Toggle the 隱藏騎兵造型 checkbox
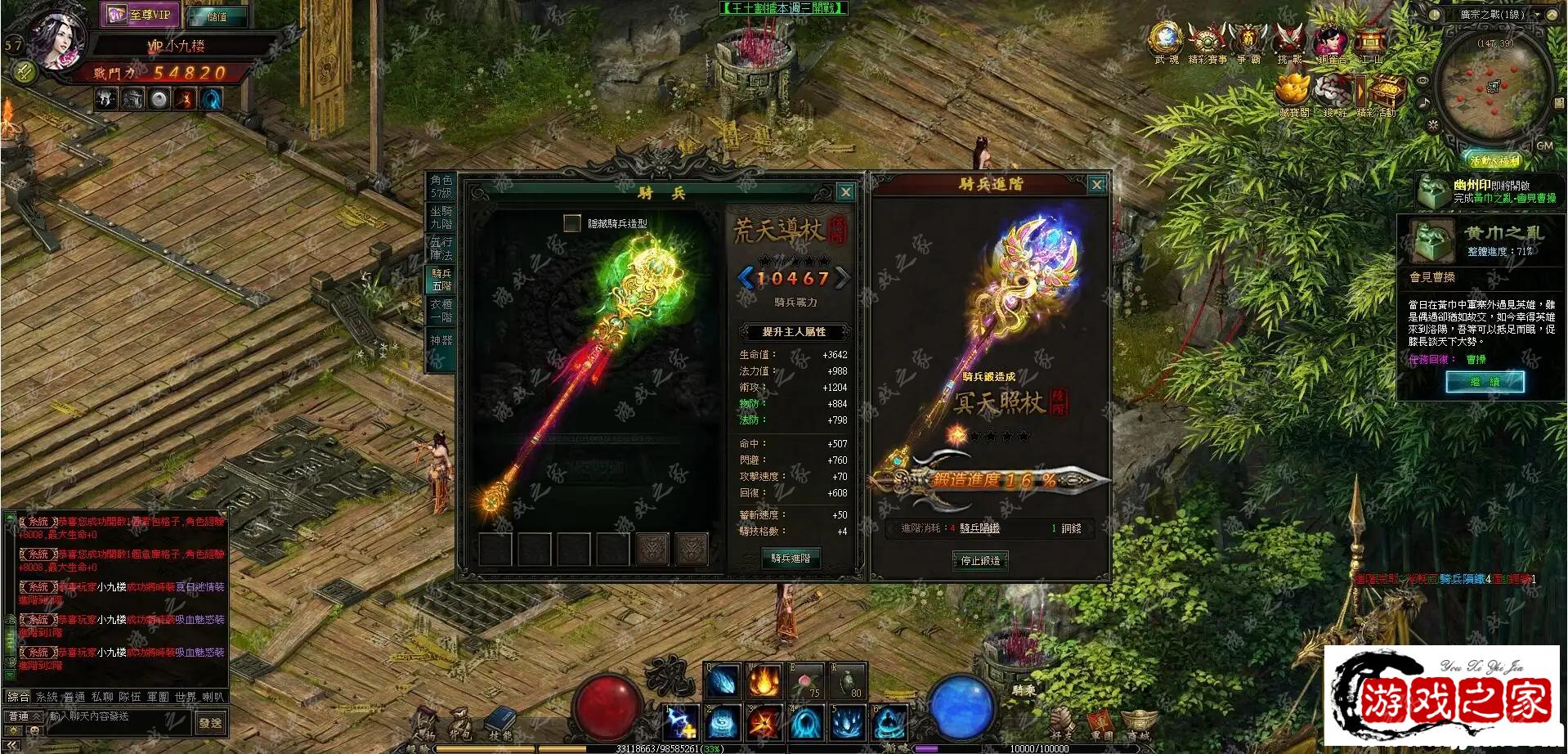 coord(572,222)
